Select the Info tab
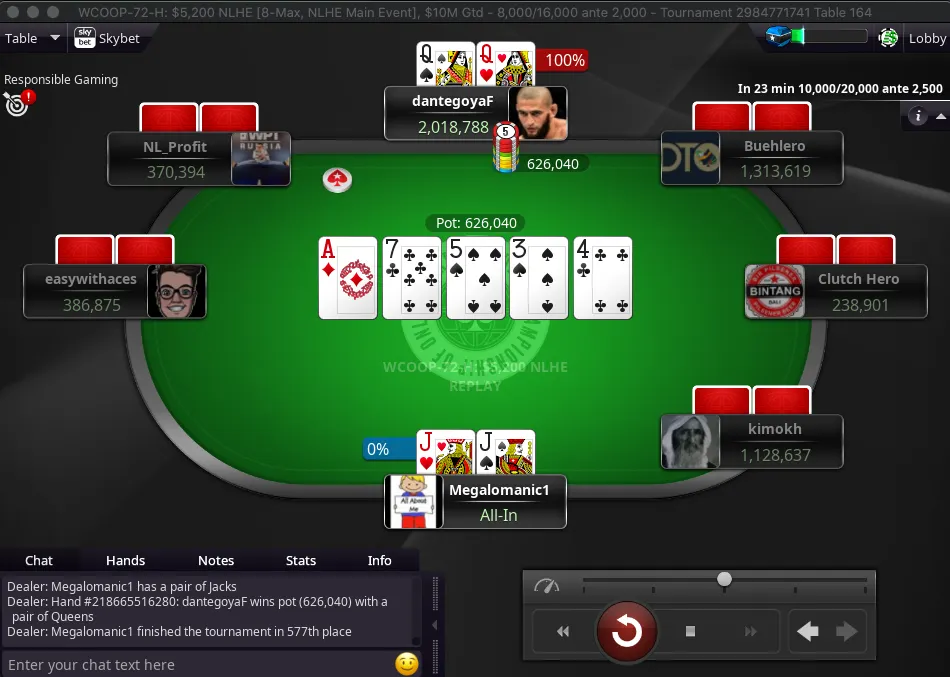 click(x=380, y=560)
